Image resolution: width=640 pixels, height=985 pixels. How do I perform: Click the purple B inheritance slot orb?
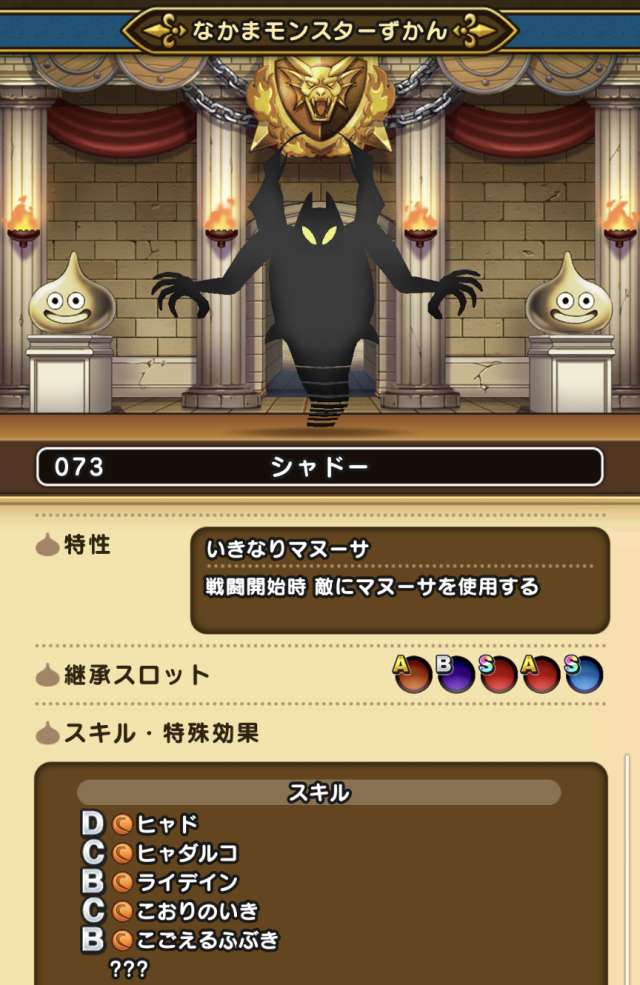(455, 675)
